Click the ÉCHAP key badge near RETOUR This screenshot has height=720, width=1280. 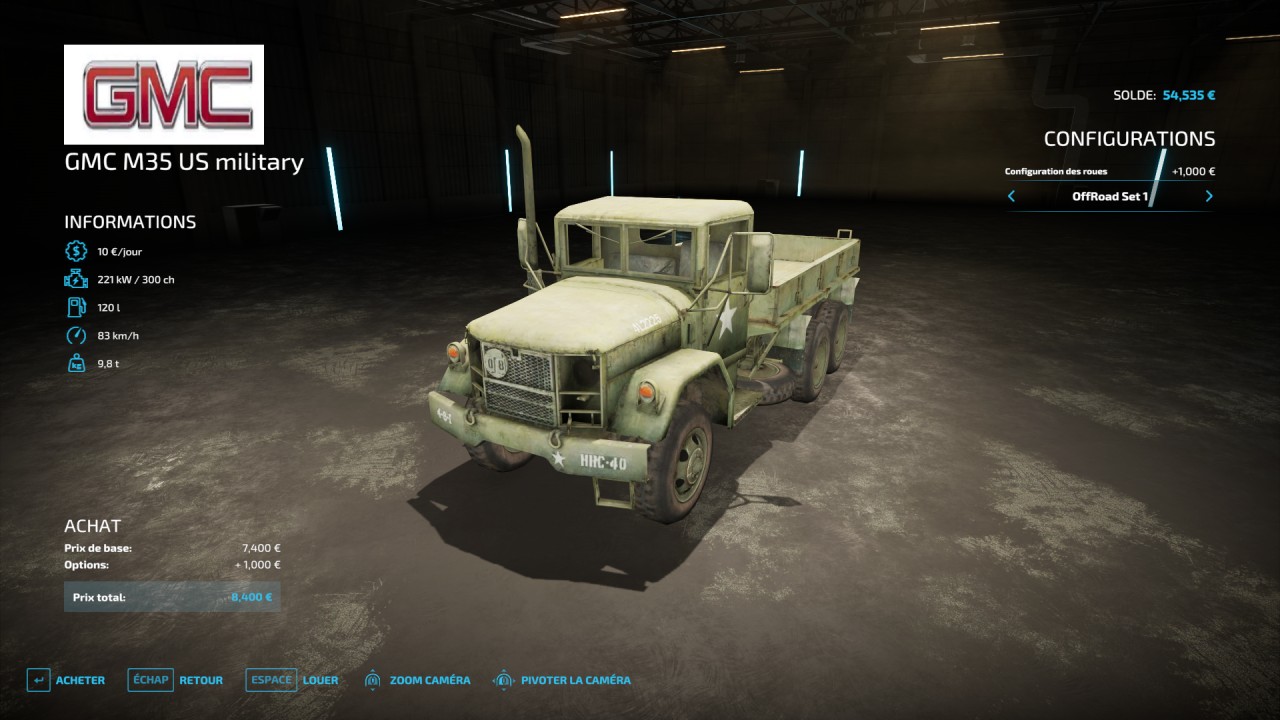tap(150, 679)
